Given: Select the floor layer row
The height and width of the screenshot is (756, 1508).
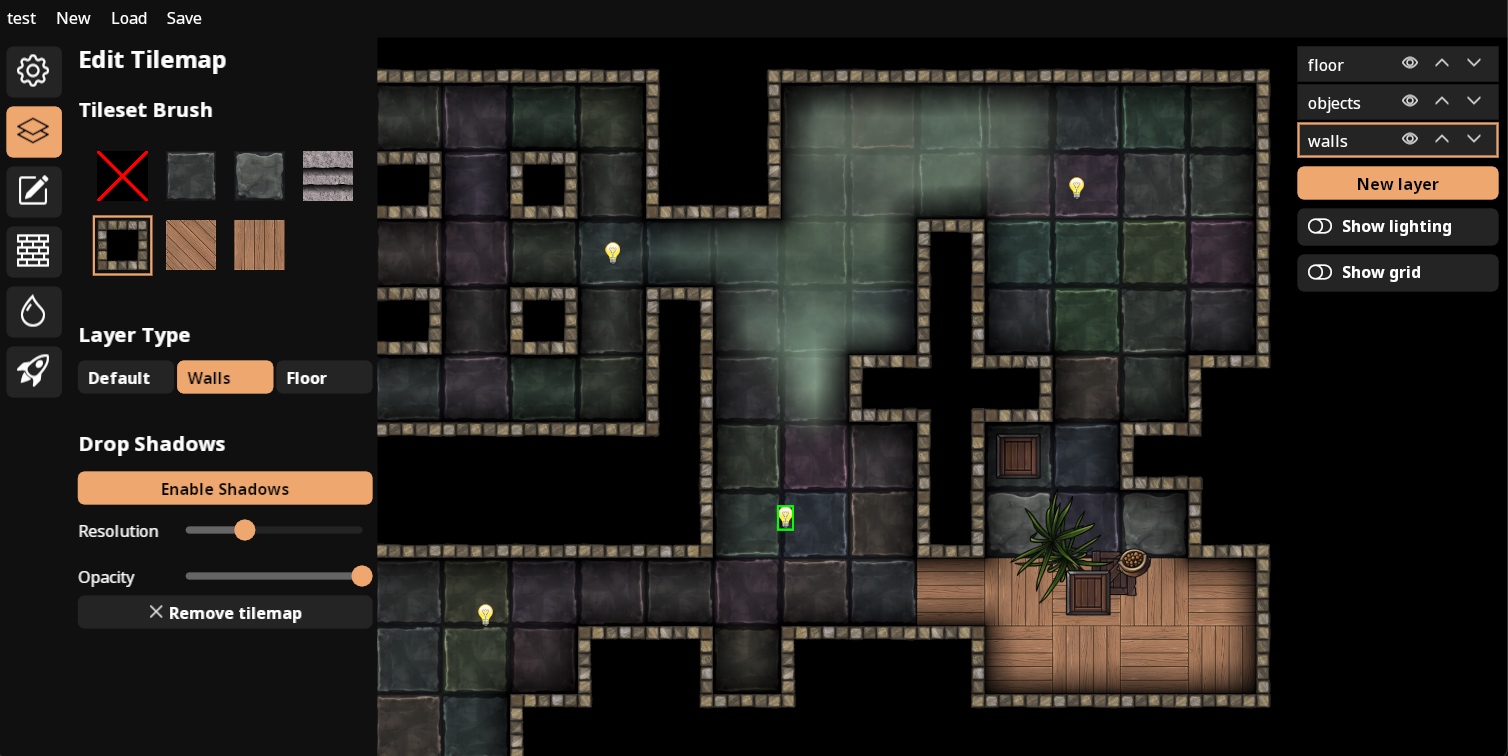Looking at the screenshot, I should pos(1345,65).
